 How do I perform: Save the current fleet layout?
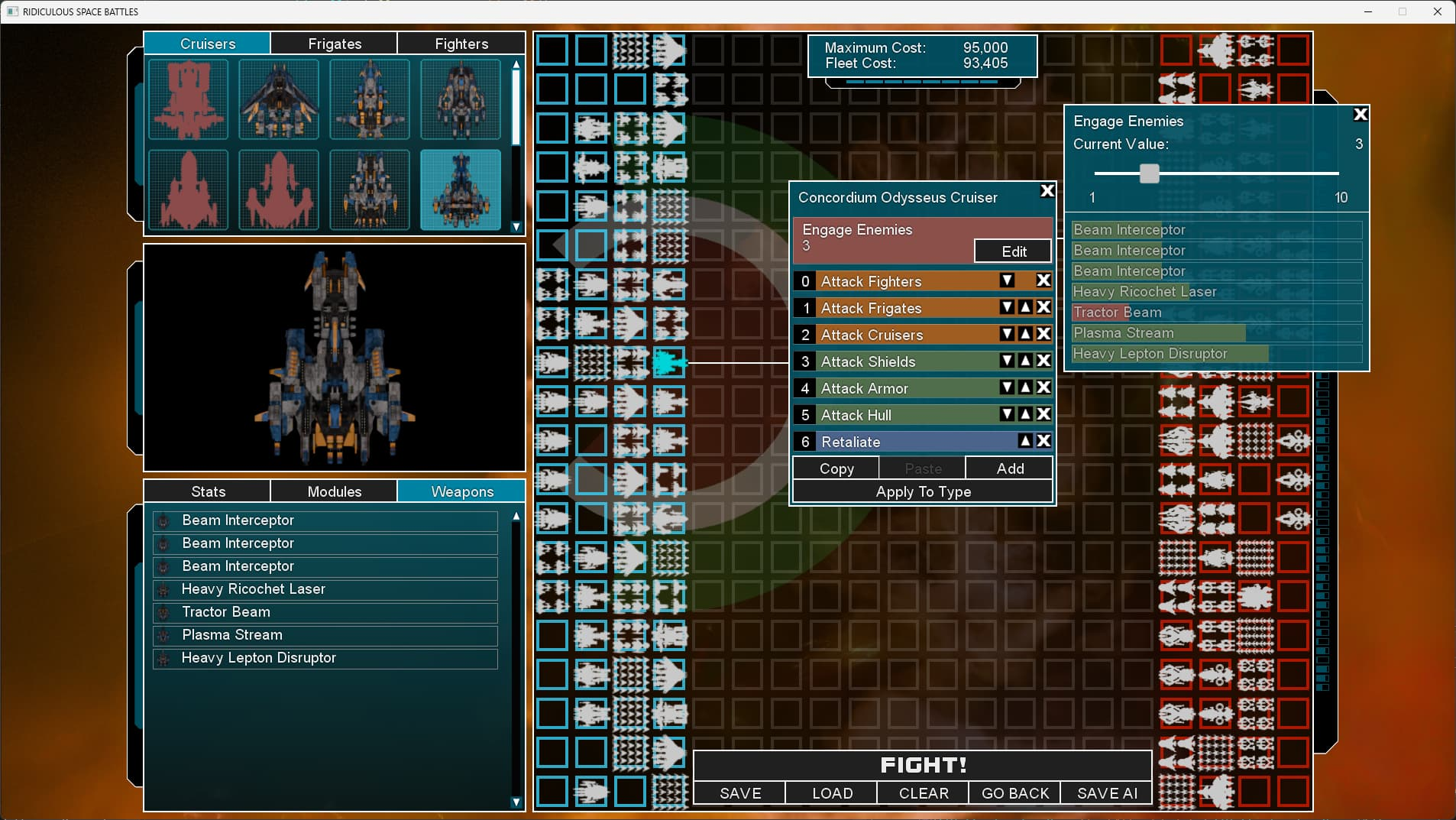[739, 793]
